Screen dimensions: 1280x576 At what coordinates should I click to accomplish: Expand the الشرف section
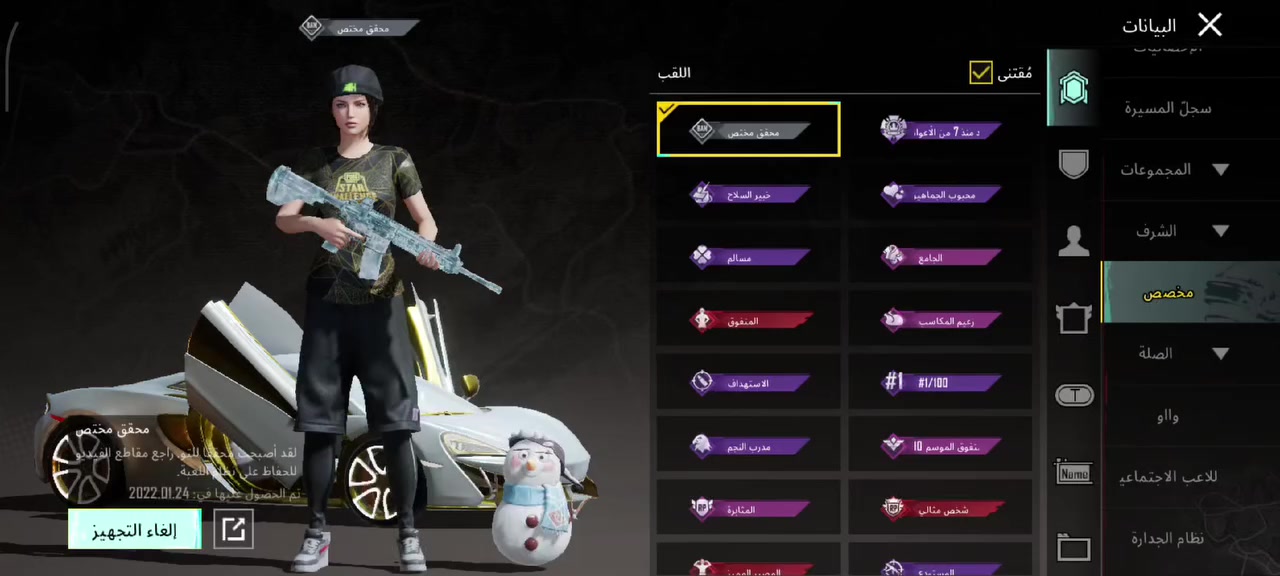[x=1175, y=231]
